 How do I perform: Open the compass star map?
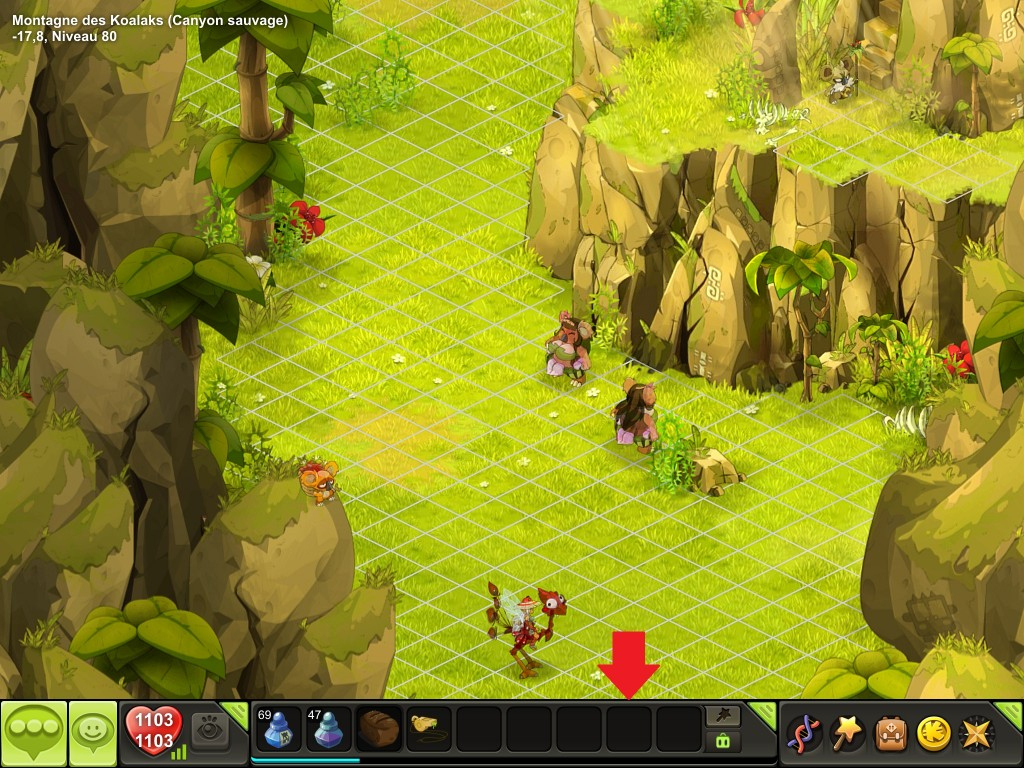coord(977,733)
